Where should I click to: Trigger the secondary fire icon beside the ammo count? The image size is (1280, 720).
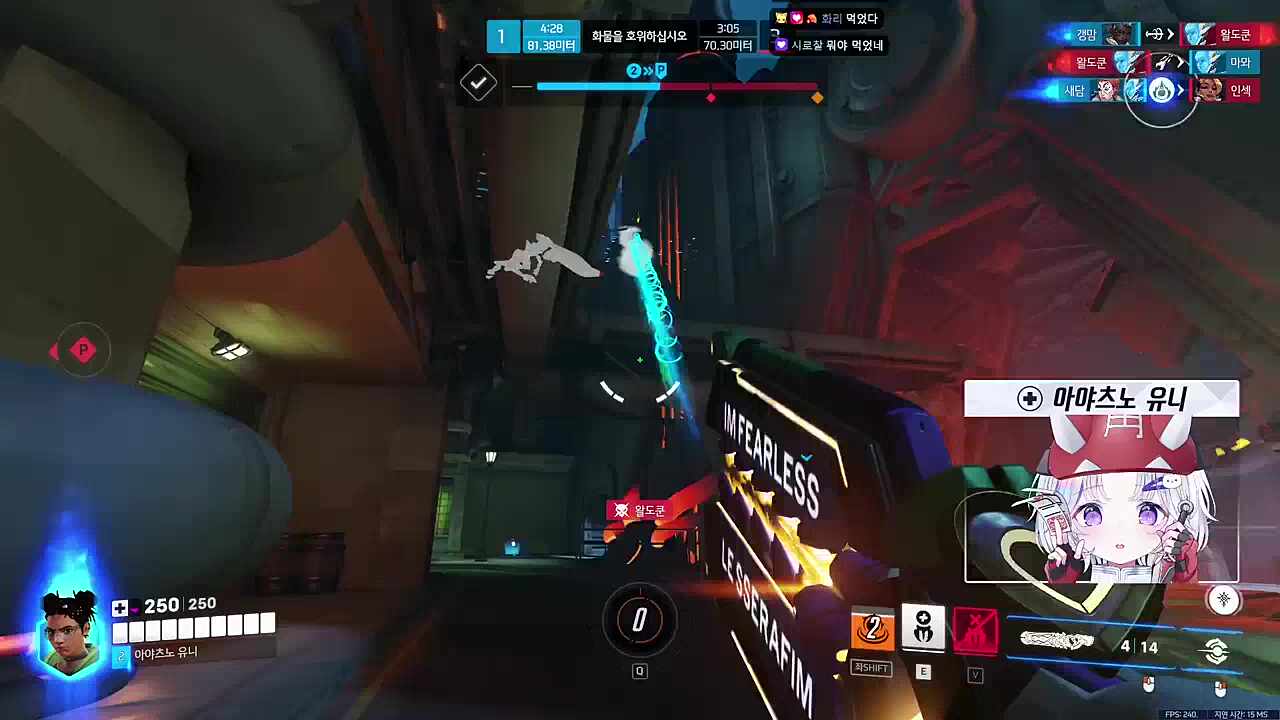pyautogui.click(x=1216, y=651)
